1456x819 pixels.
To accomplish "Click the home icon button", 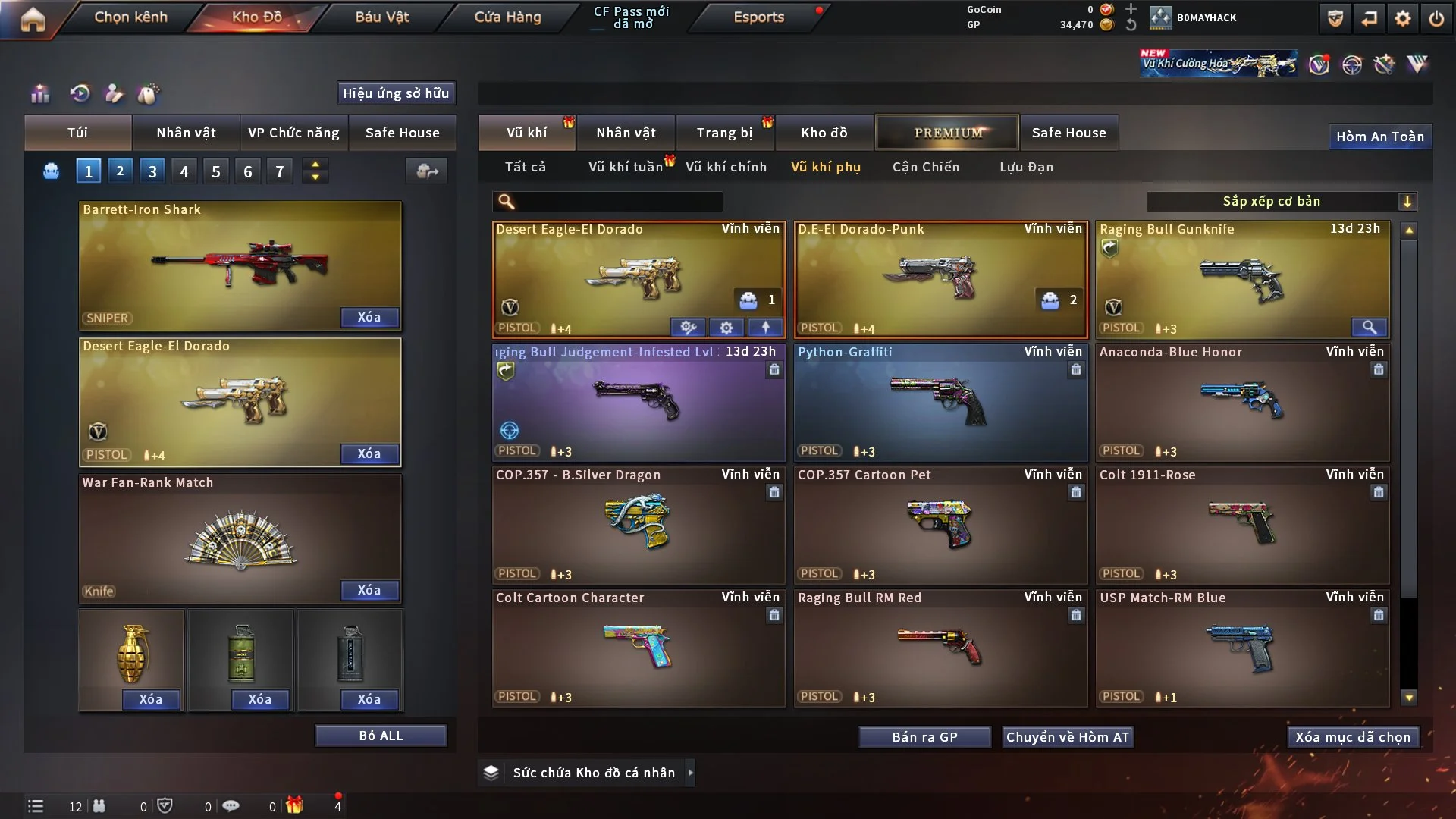I will point(33,19).
